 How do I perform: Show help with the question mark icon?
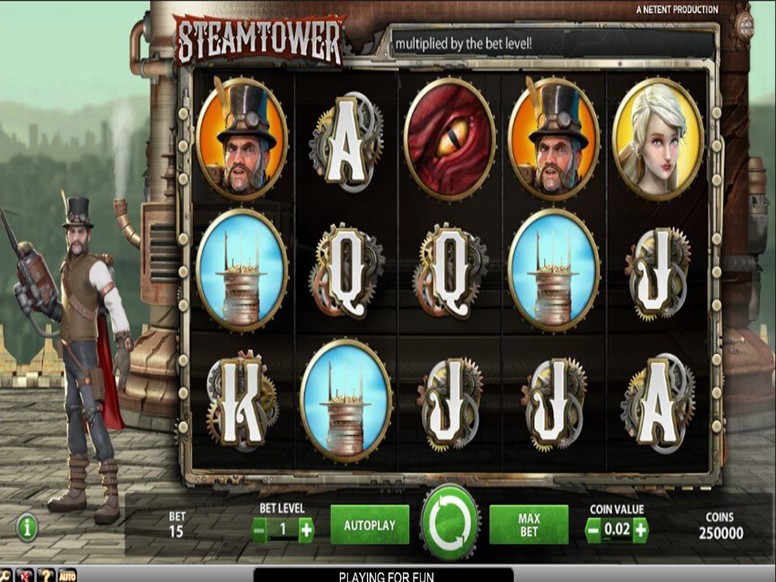pos(45,575)
